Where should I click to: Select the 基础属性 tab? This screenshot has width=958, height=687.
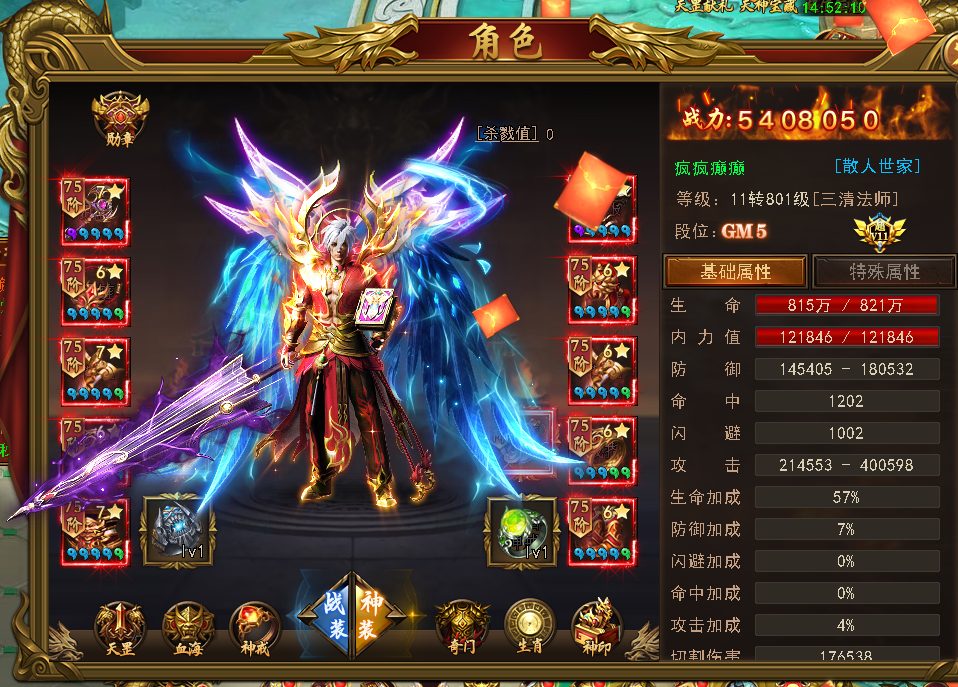(736, 271)
